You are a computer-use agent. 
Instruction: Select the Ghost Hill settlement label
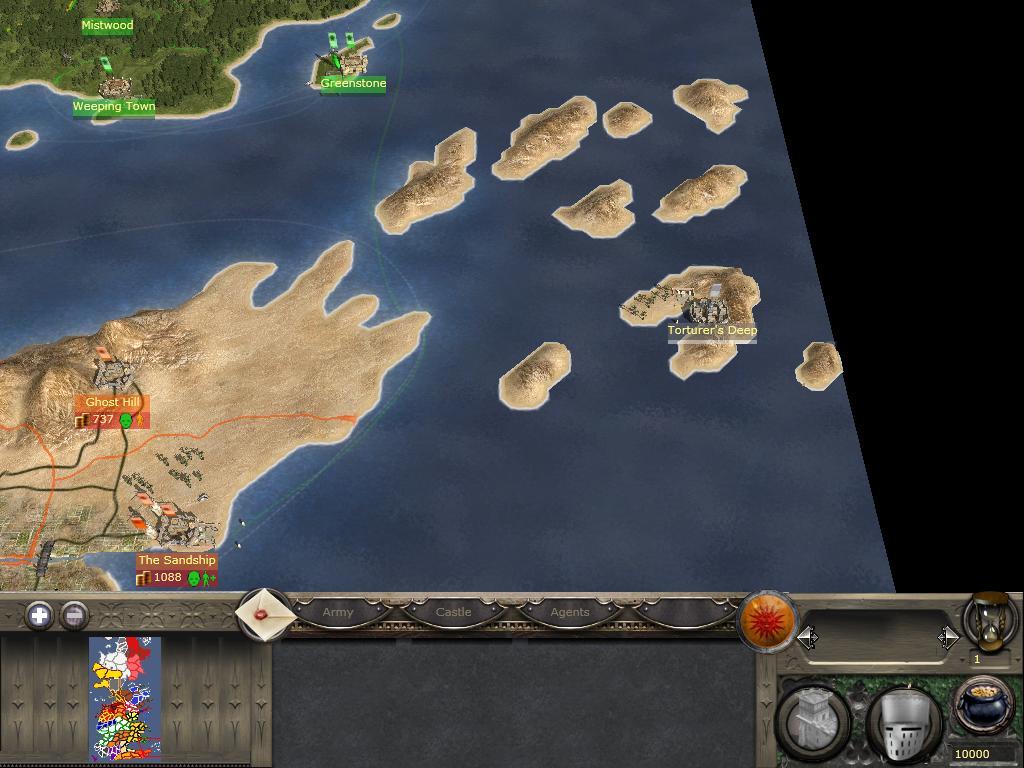tap(112, 402)
